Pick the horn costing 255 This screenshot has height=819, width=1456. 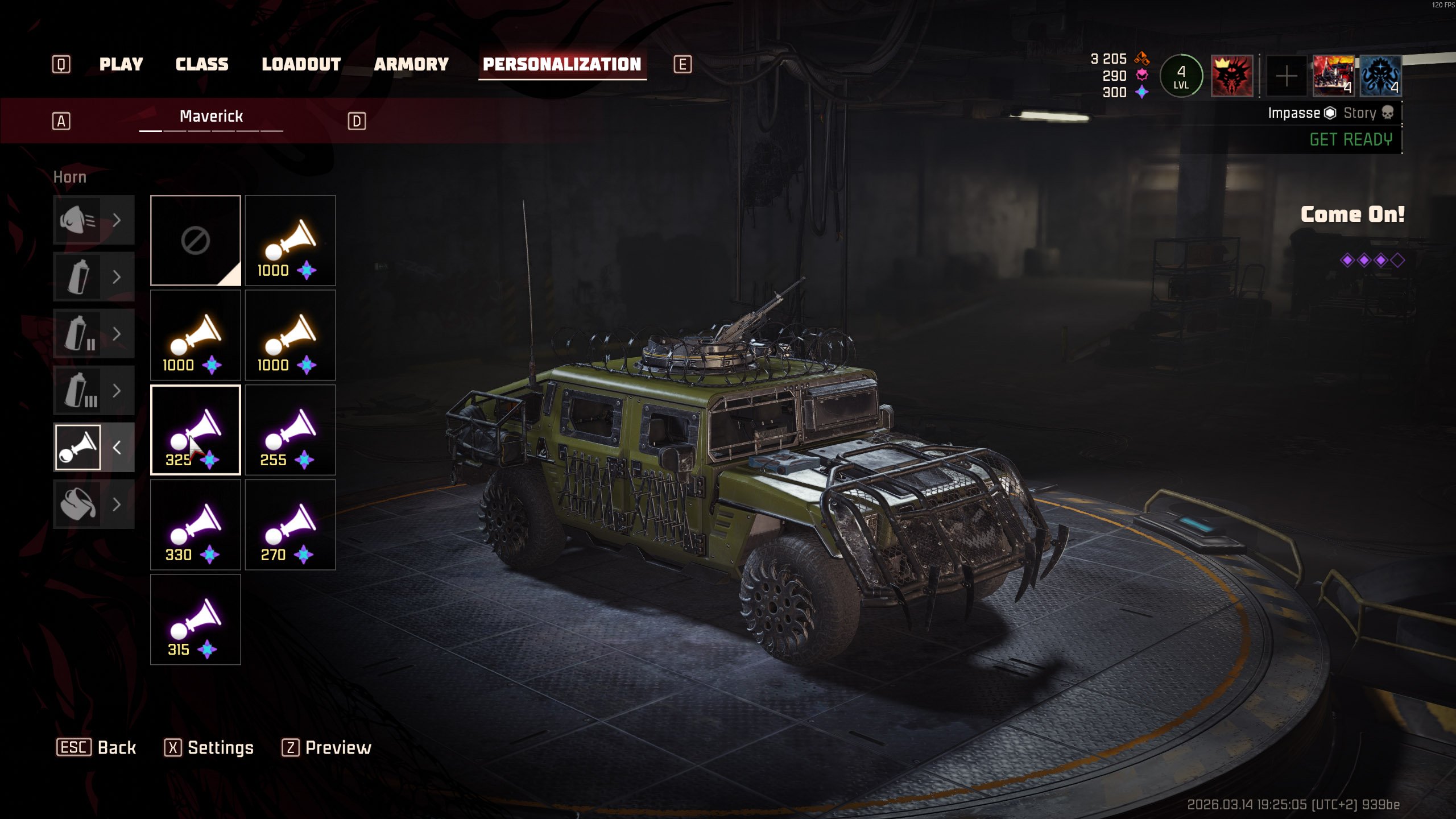[290, 429]
